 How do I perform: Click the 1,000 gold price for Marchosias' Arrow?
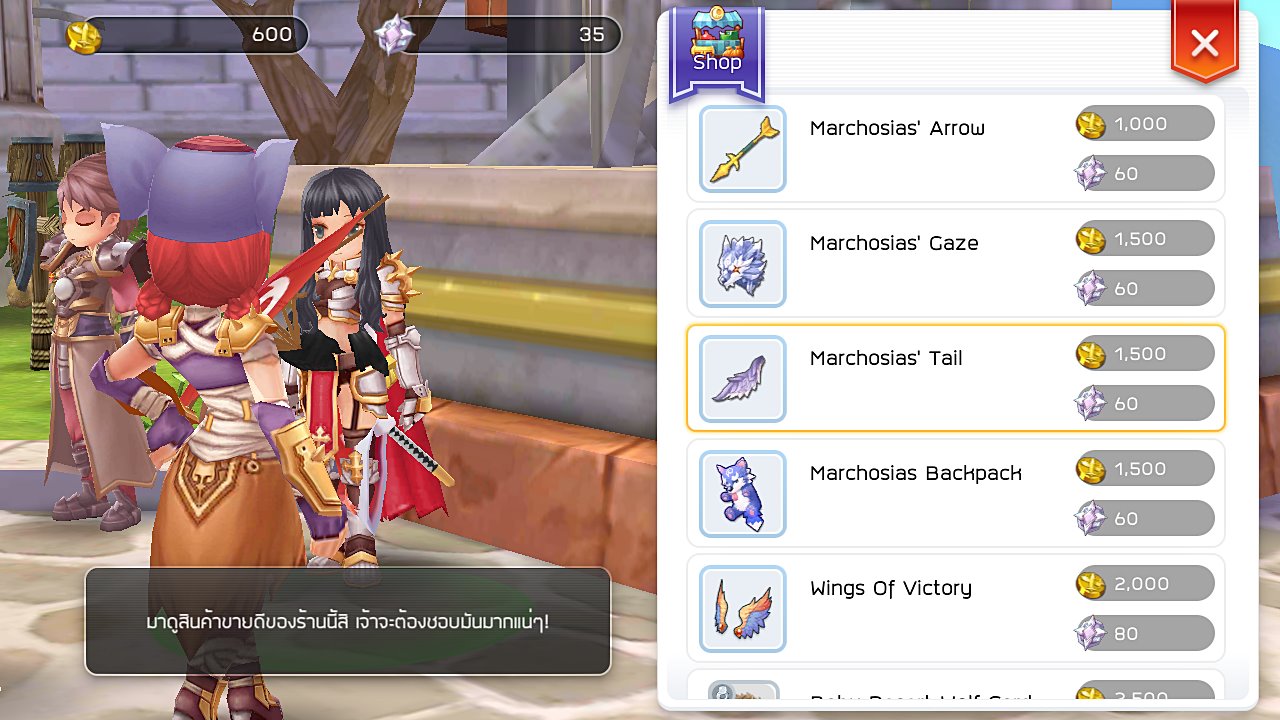click(1145, 124)
